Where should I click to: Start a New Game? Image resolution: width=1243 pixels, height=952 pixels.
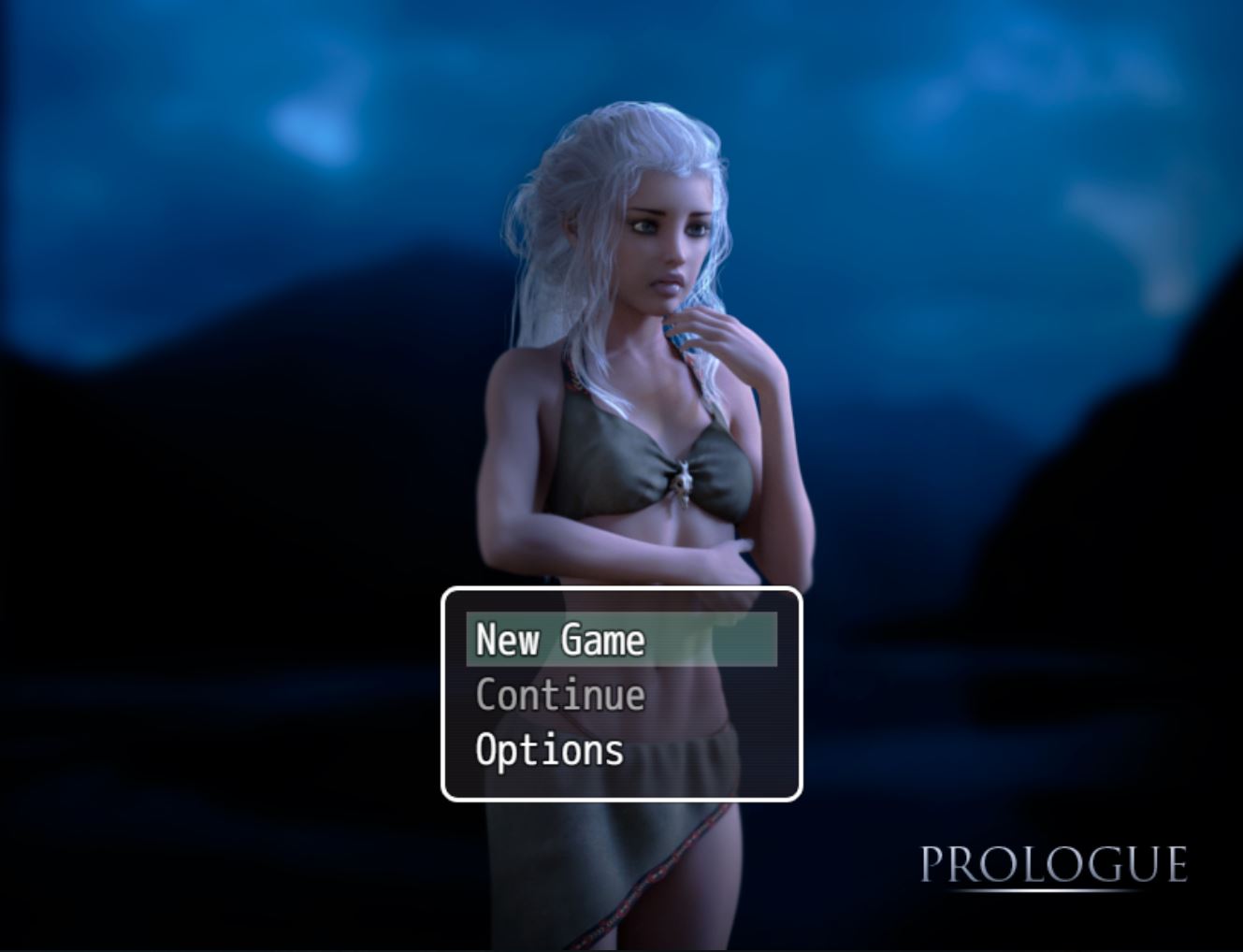pos(561,641)
